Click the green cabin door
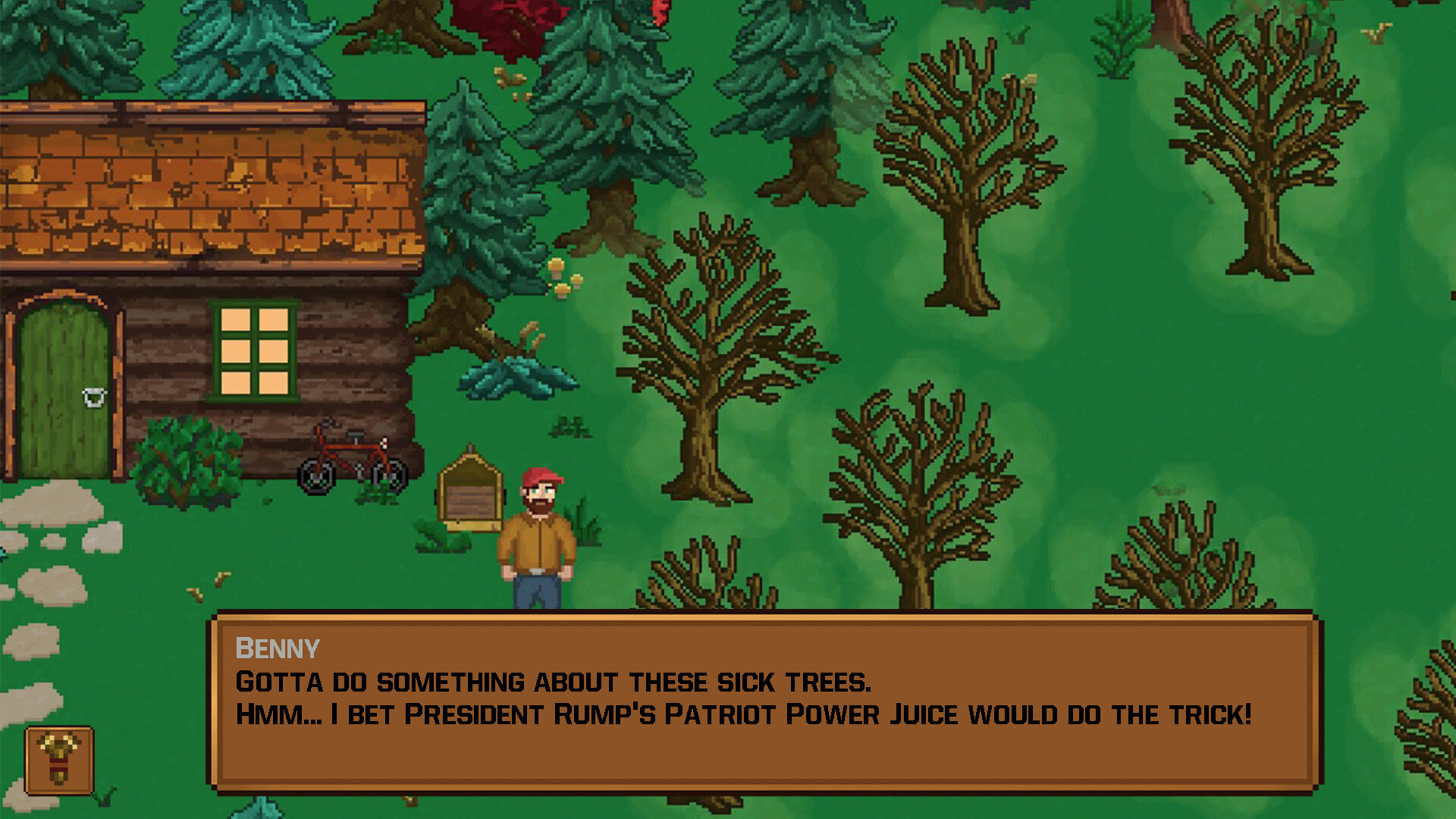 [x=64, y=379]
